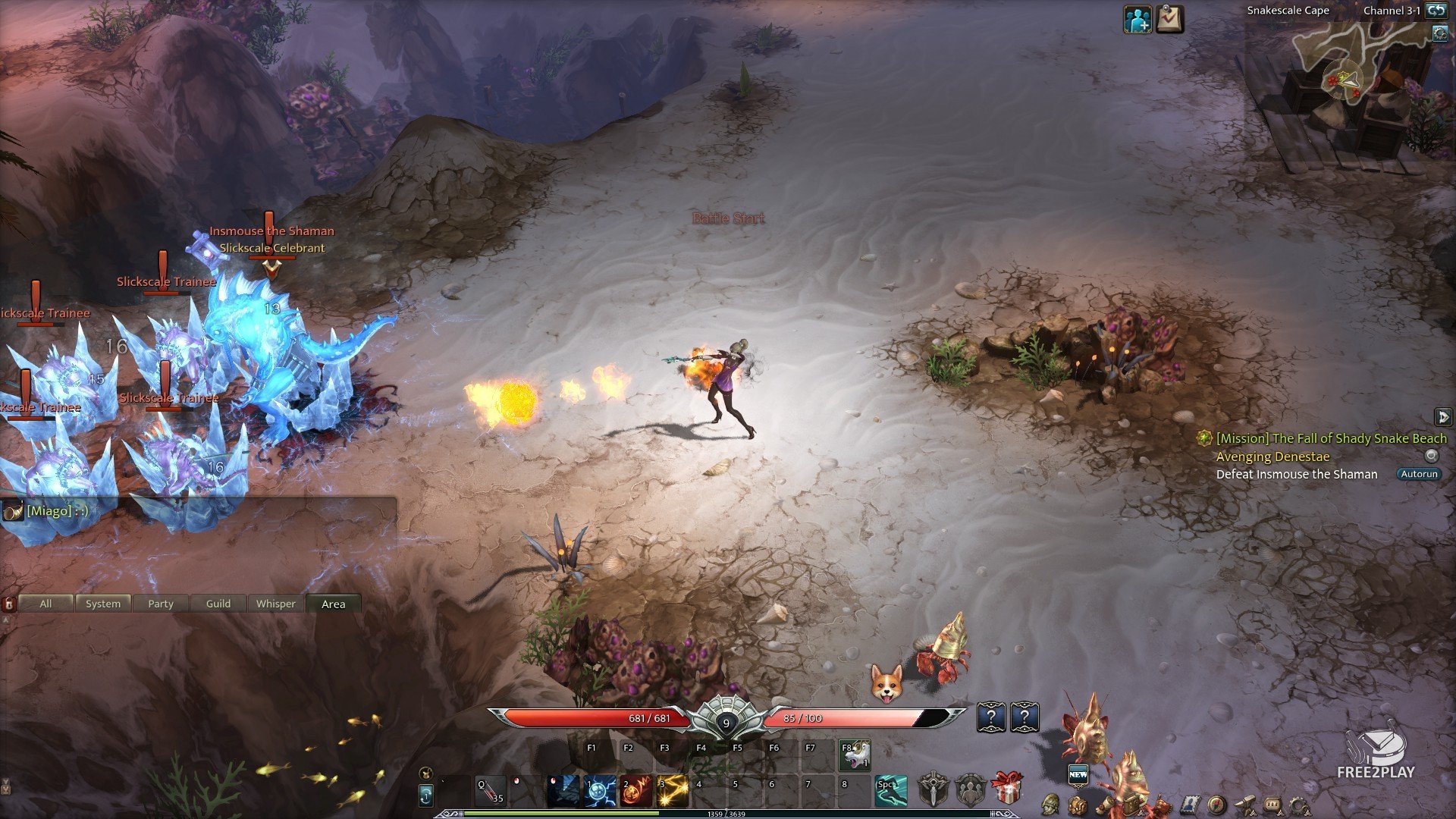Click the Autorun quest button
The image size is (1456, 819).
pyautogui.click(x=1419, y=474)
